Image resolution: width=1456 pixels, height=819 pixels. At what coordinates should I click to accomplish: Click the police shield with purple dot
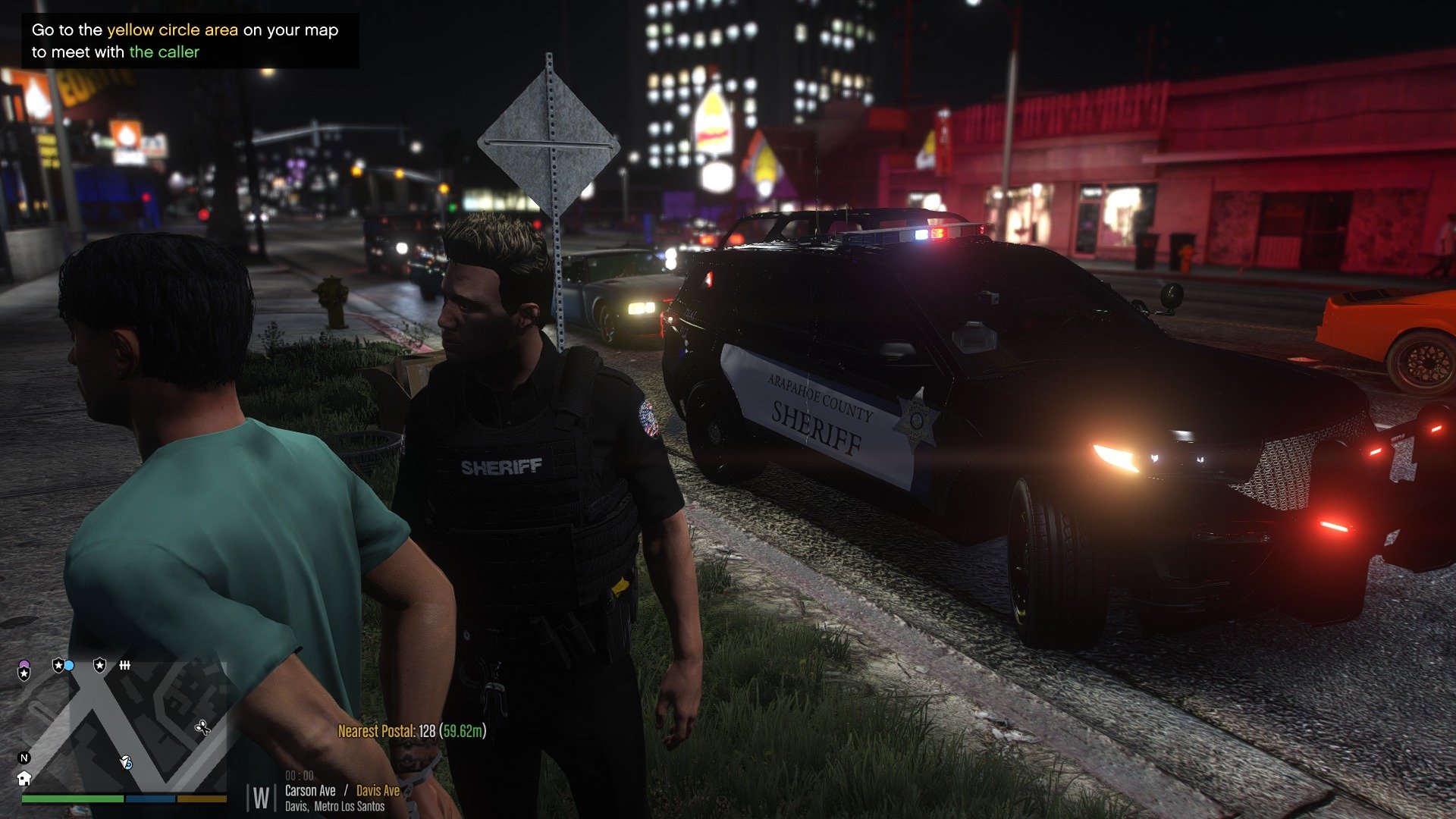point(24,671)
